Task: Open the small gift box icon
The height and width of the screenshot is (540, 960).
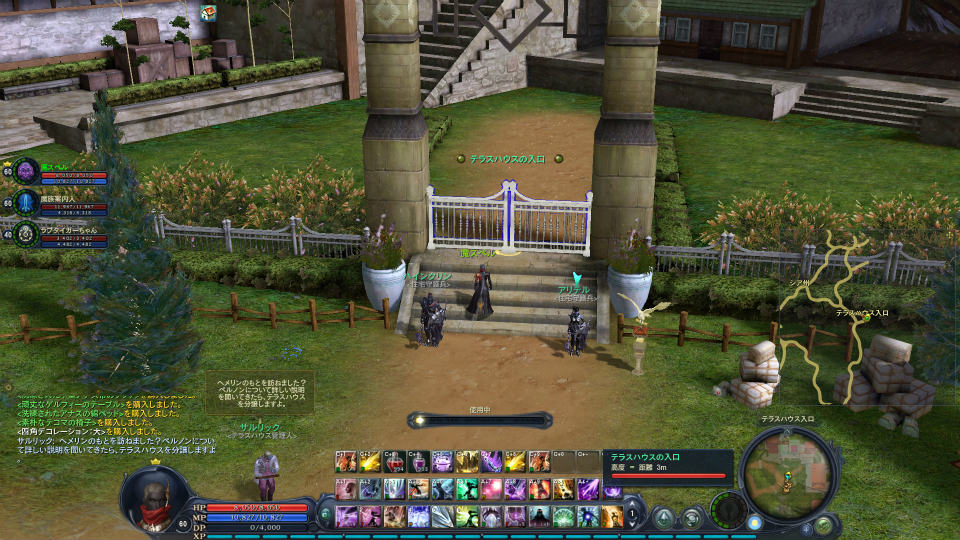Action: (209, 12)
